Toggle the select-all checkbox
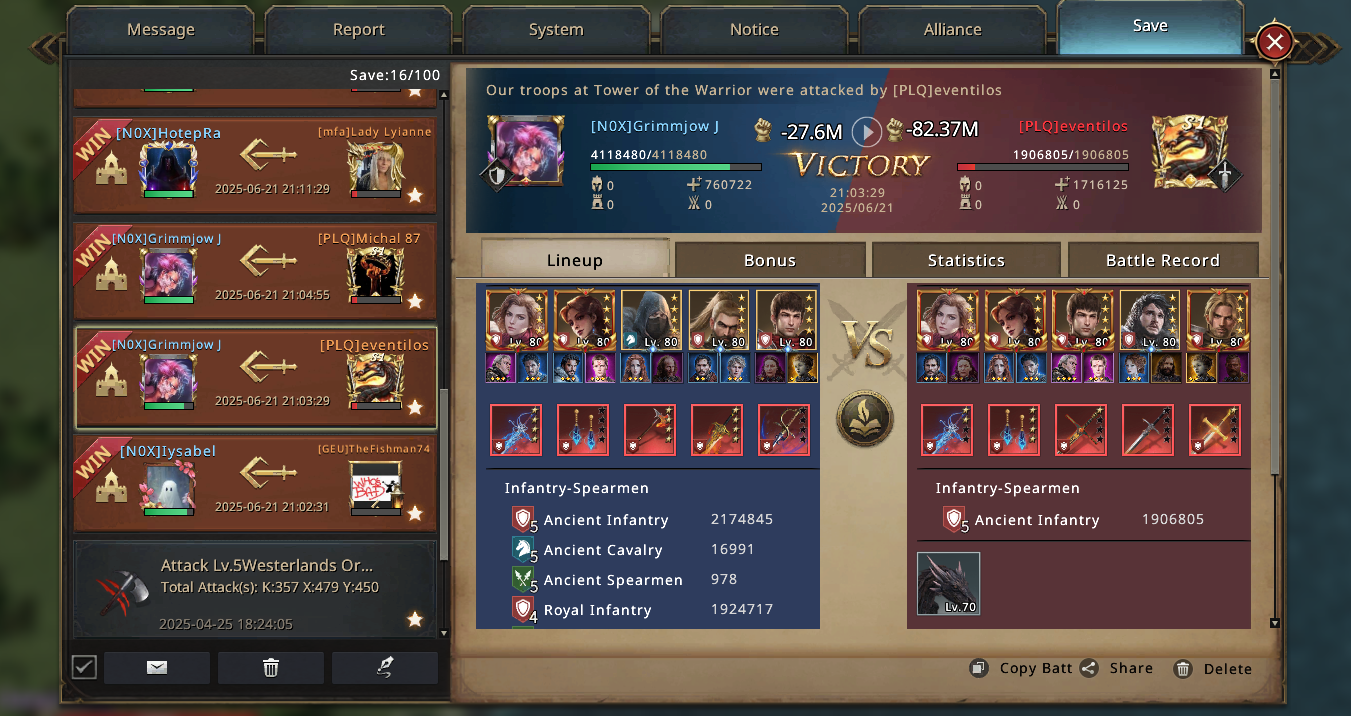The image size is (1351, 716). pyautogui.click(x=84, y=667)
